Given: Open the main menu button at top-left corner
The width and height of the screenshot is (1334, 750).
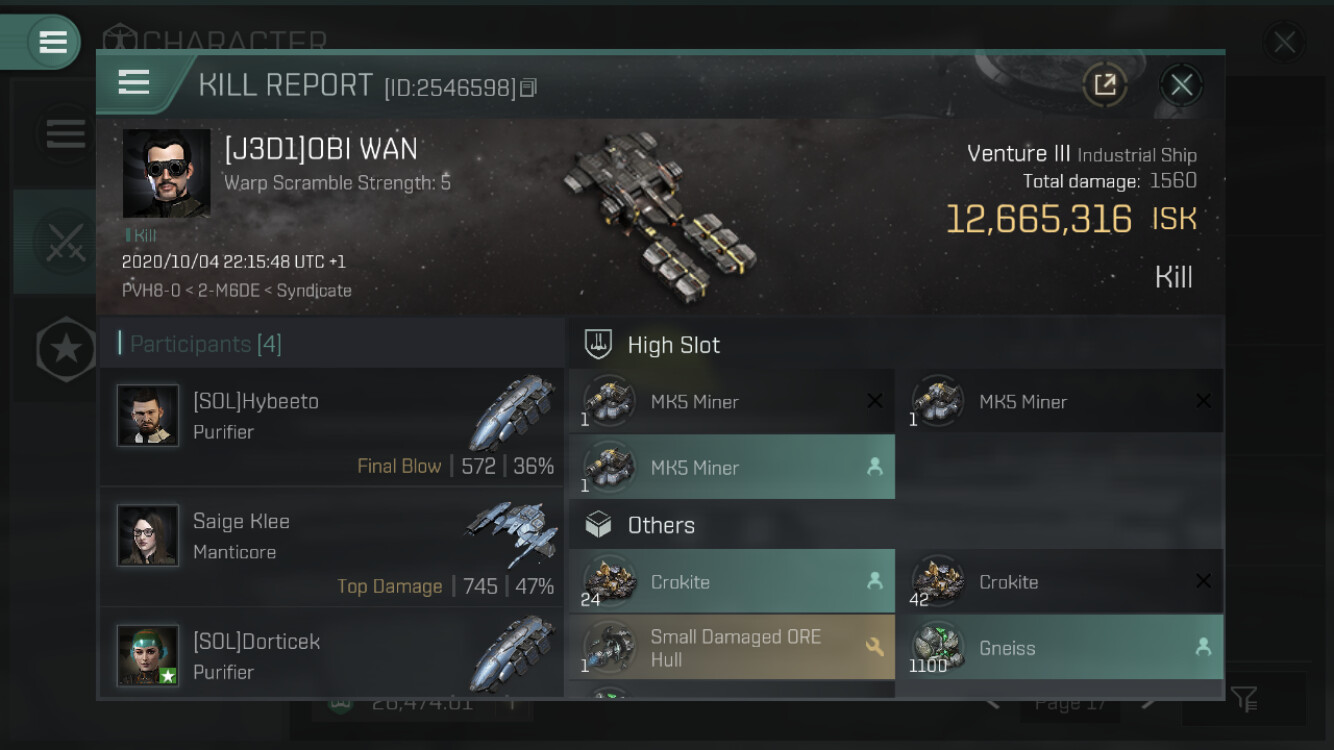Looking at the screenshot, I should click(51, 42).
